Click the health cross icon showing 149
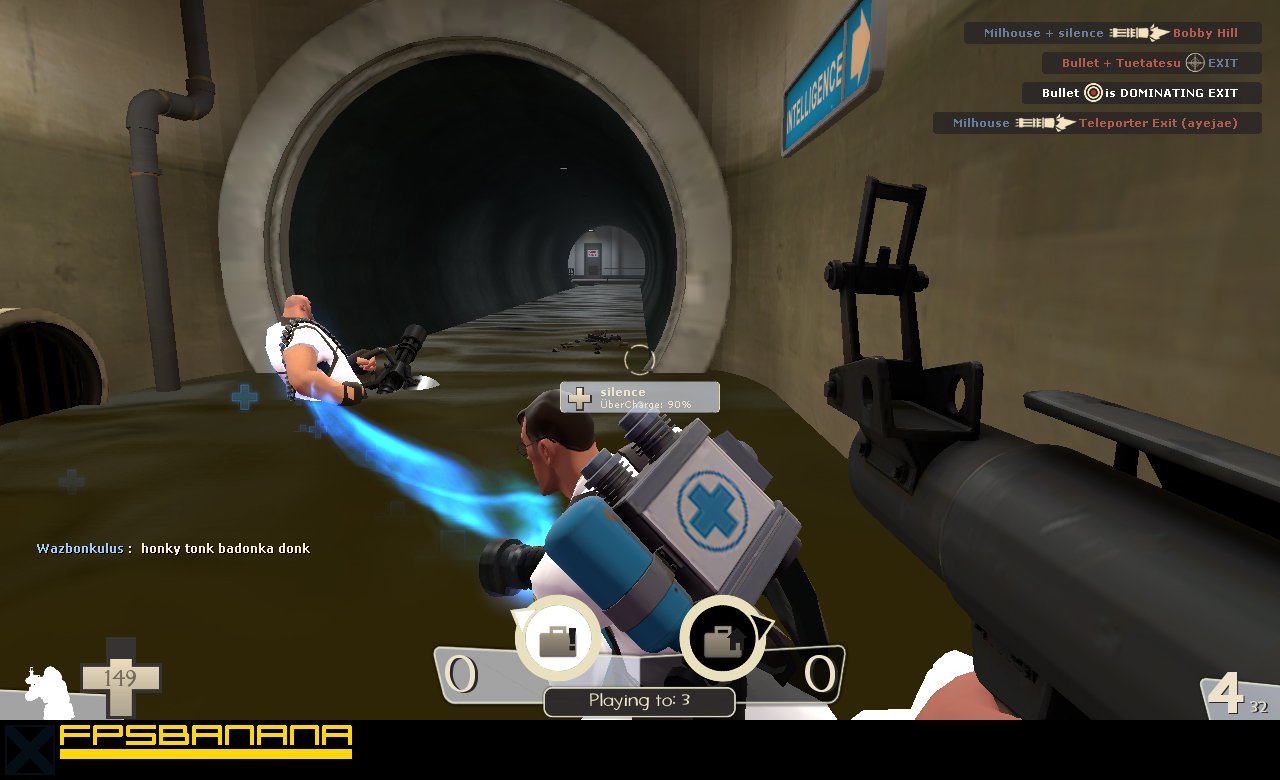Screen dimensions: 1280x780 coord(122,678)
